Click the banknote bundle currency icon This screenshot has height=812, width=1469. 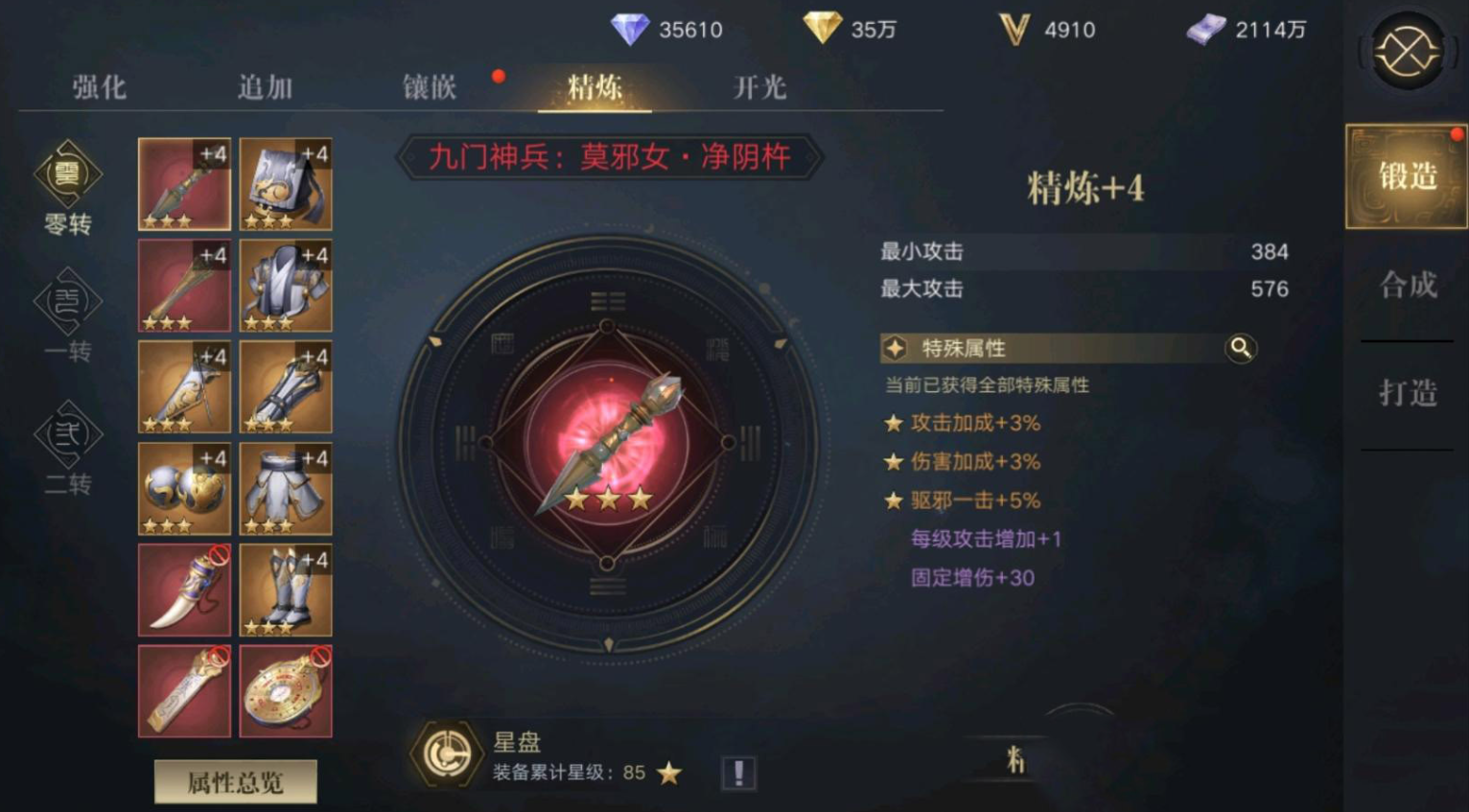coord(1207,29)
